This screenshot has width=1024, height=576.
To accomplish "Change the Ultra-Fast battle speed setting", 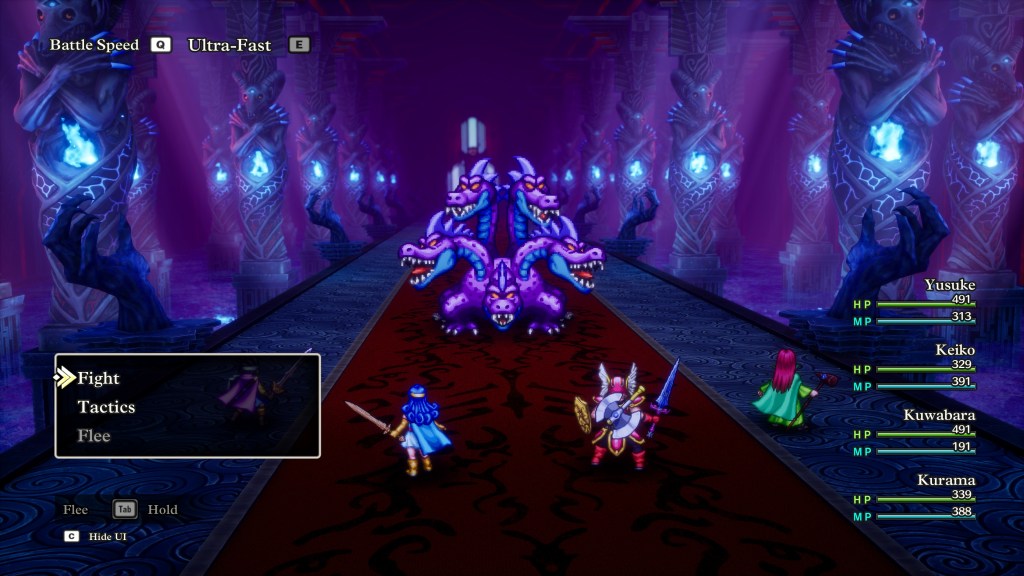I will coord(229,45).
